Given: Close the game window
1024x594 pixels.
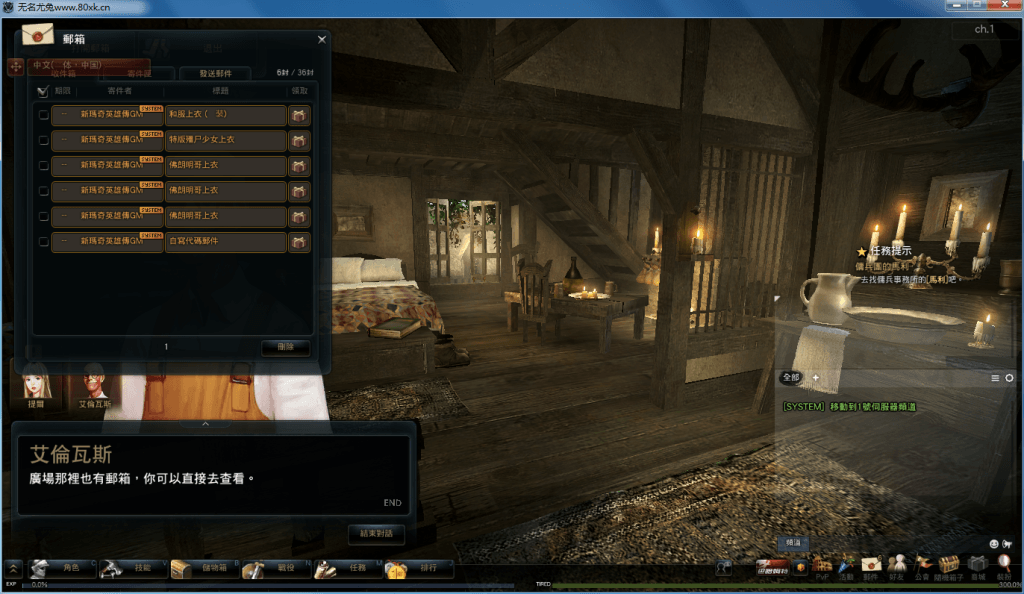Looking at the screenshot, I should point(1003,6).
